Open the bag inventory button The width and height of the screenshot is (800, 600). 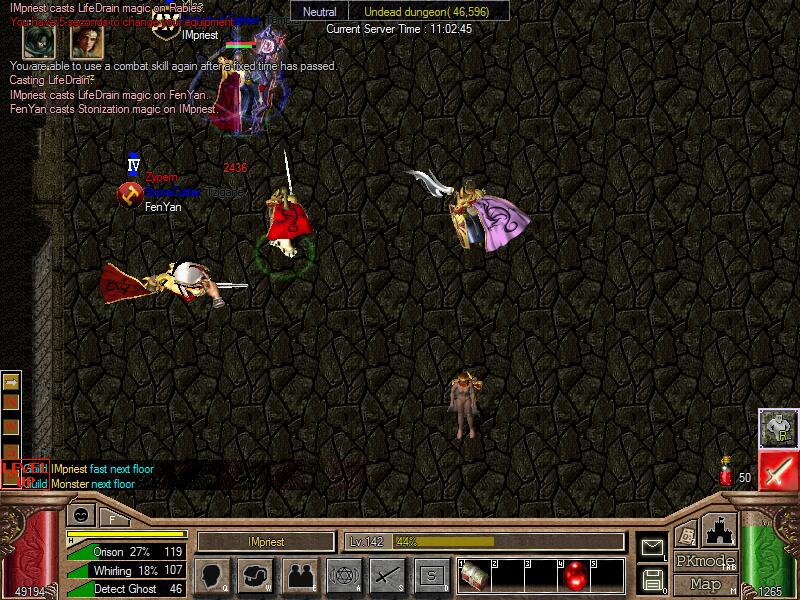pos(255,575)
